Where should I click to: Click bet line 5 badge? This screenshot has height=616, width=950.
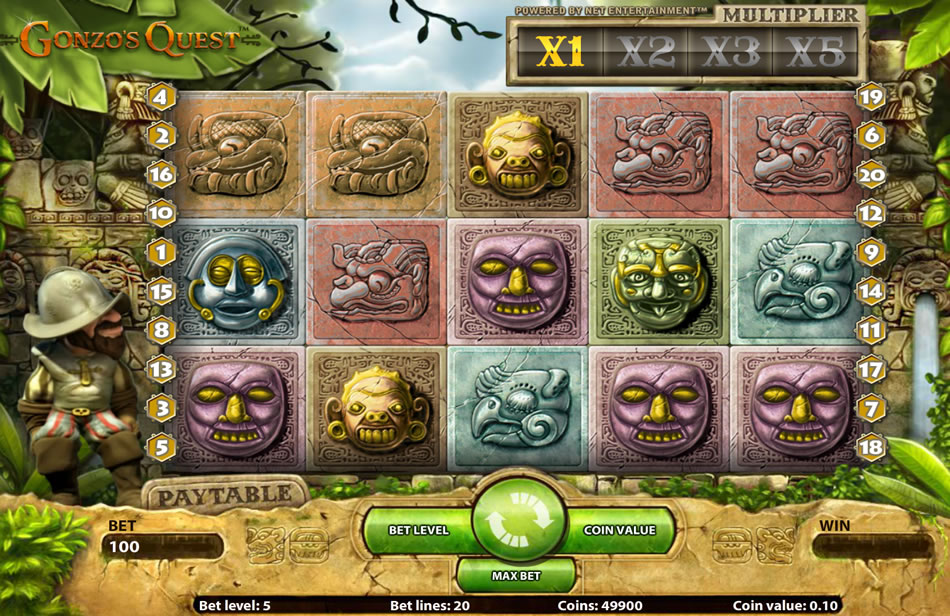click(161, 446)
